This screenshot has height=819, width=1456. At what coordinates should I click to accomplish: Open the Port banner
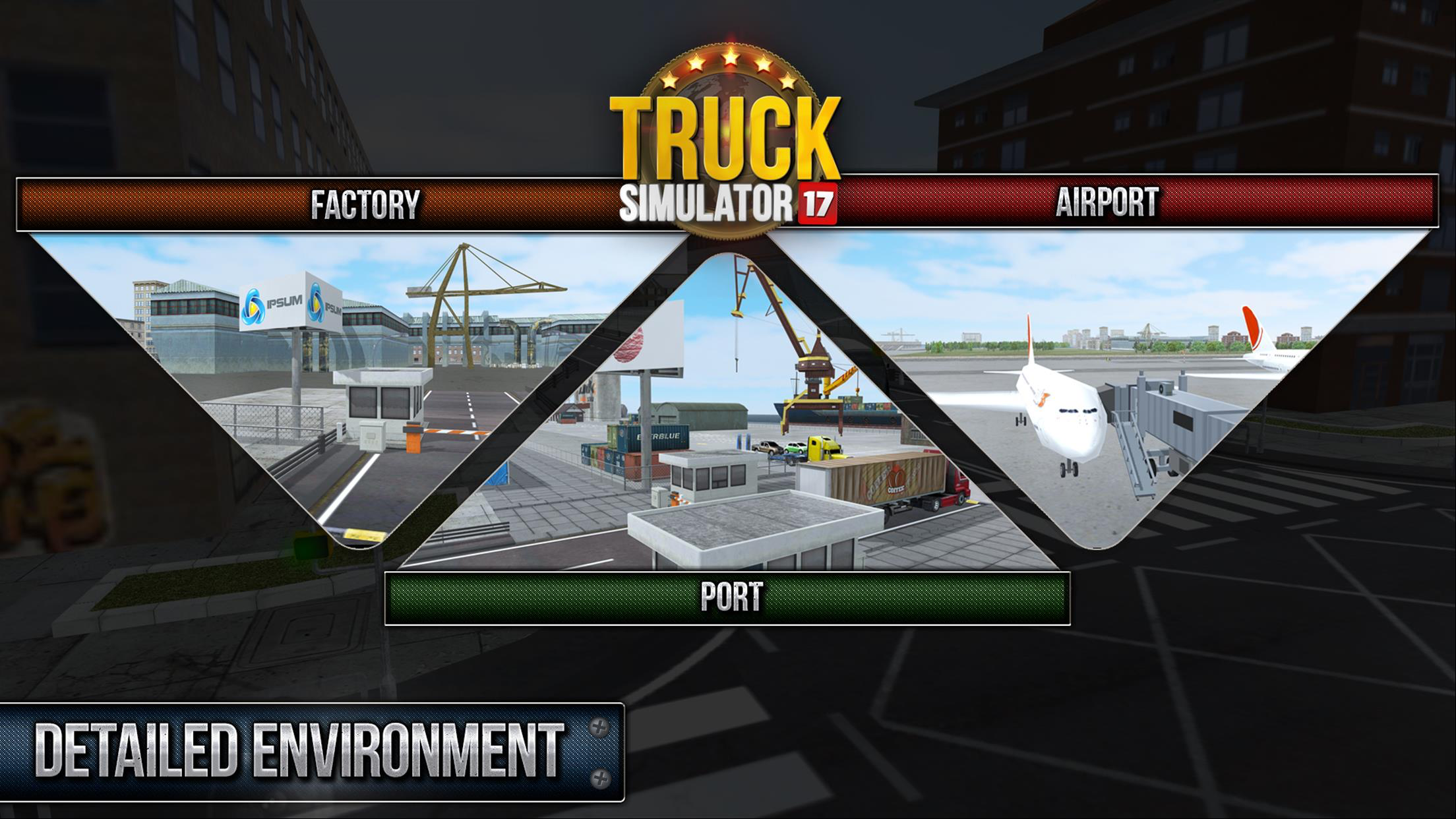pos(727,597)
